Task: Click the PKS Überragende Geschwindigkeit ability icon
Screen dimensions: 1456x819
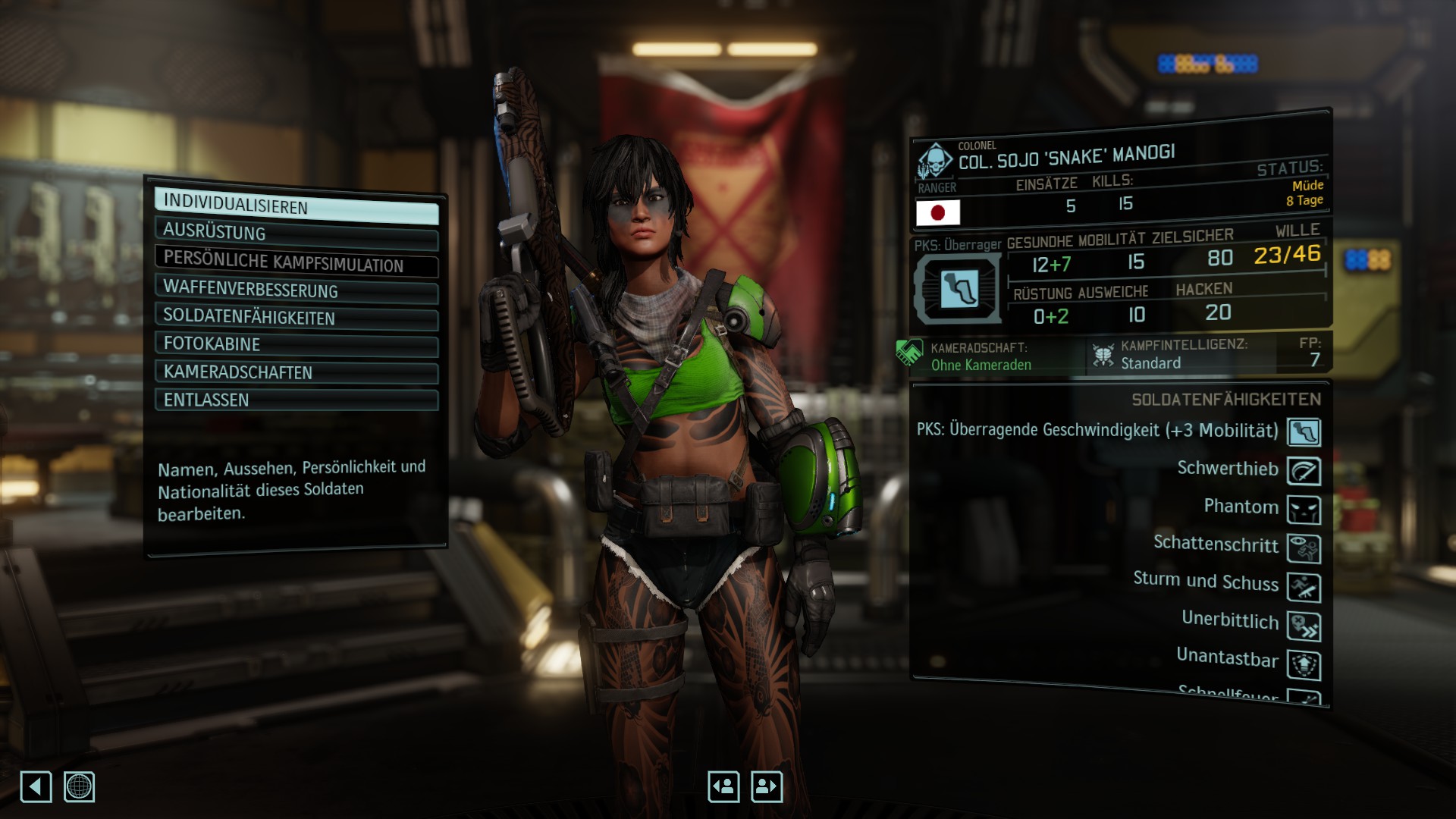Action: coord(1304,432)
